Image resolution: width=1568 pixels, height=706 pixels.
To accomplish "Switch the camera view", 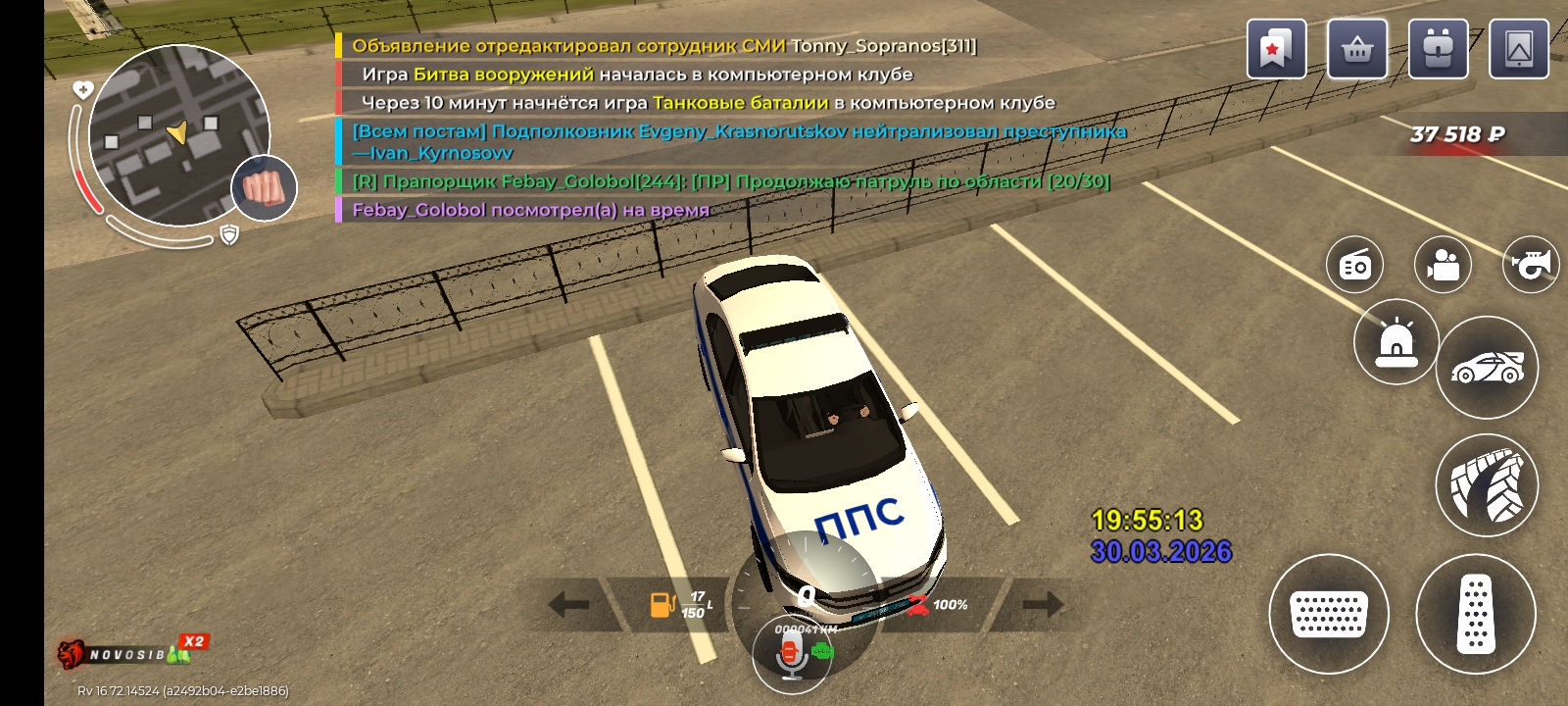I will click(x=1443, y=265).
